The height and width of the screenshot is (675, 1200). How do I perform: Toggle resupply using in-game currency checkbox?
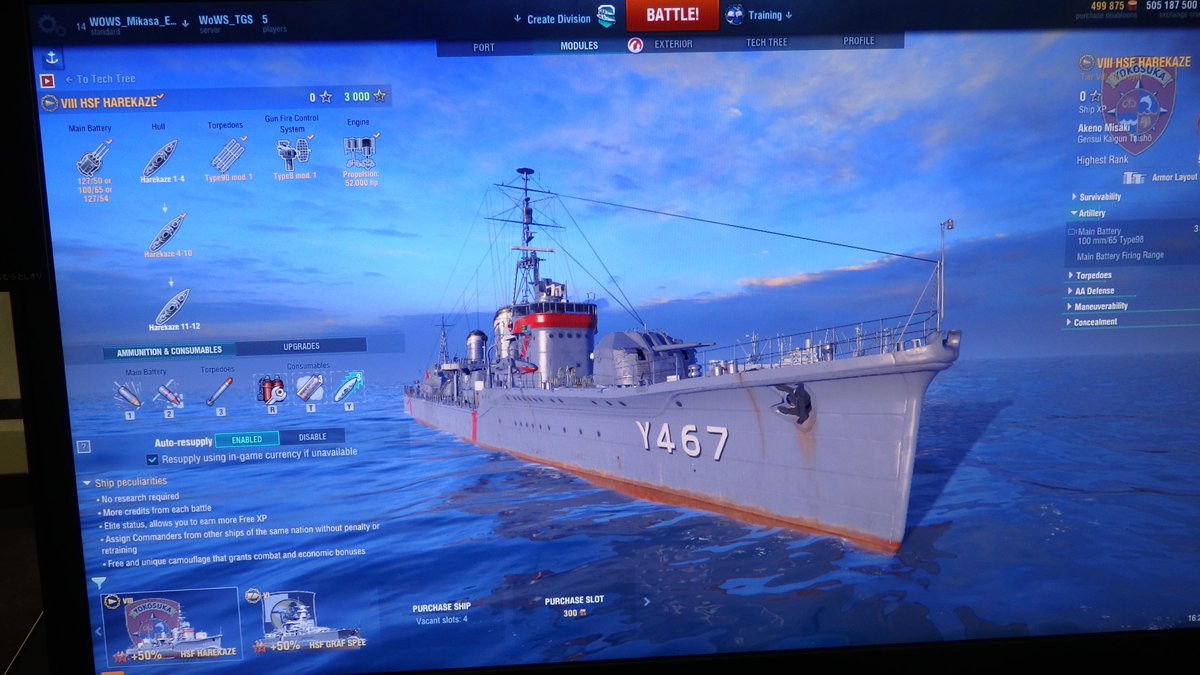[152, 459]
